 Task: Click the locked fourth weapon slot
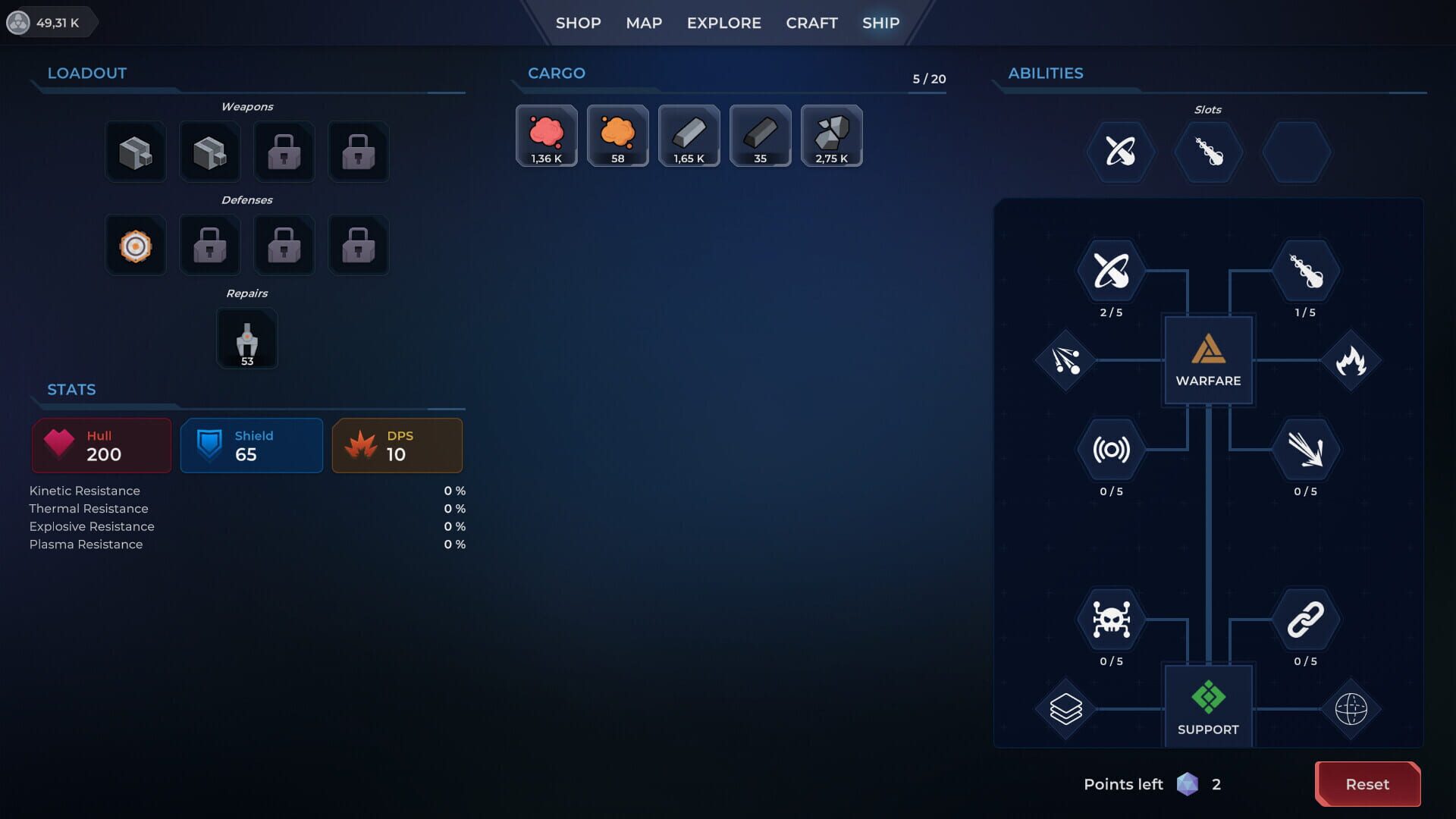[358, 152]
